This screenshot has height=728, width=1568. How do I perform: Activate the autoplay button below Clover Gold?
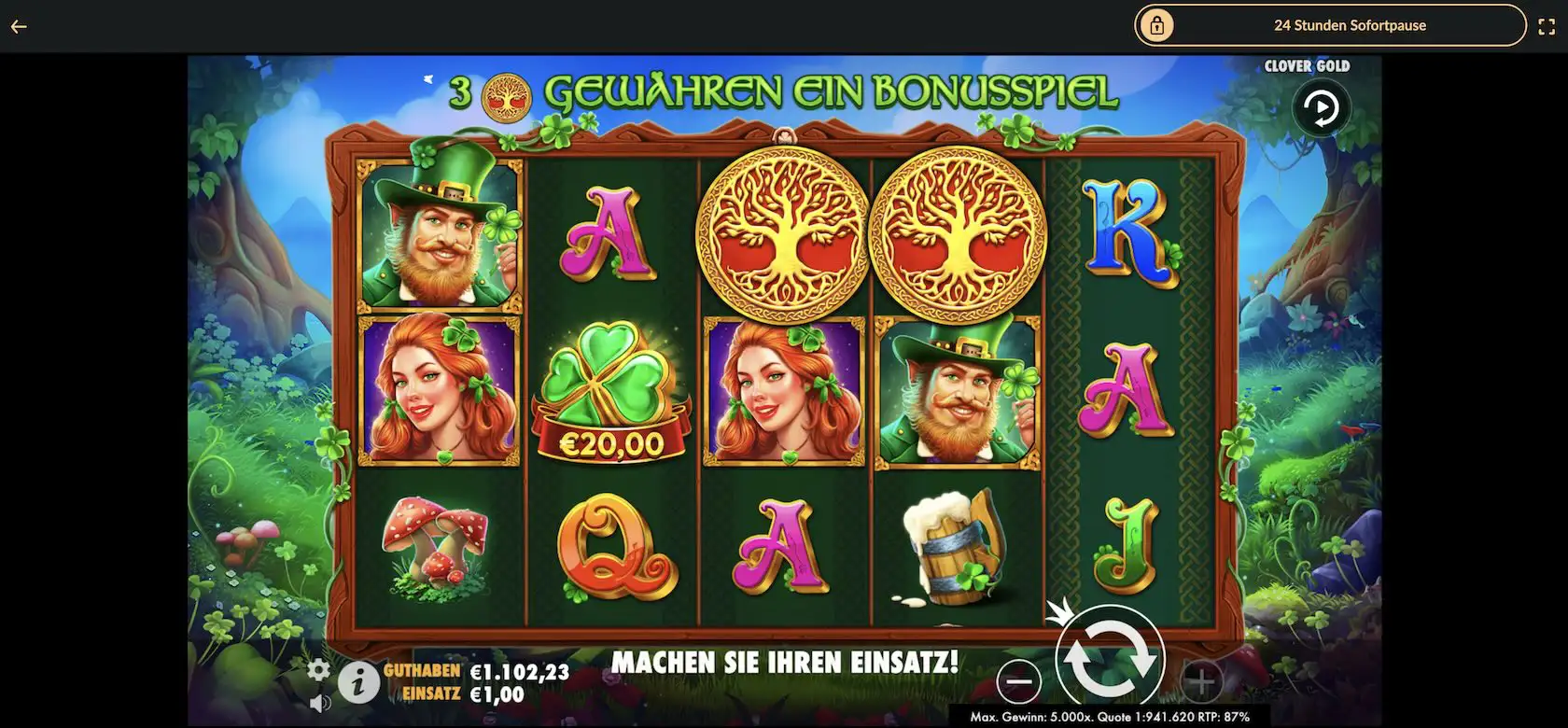(1321, 109)
